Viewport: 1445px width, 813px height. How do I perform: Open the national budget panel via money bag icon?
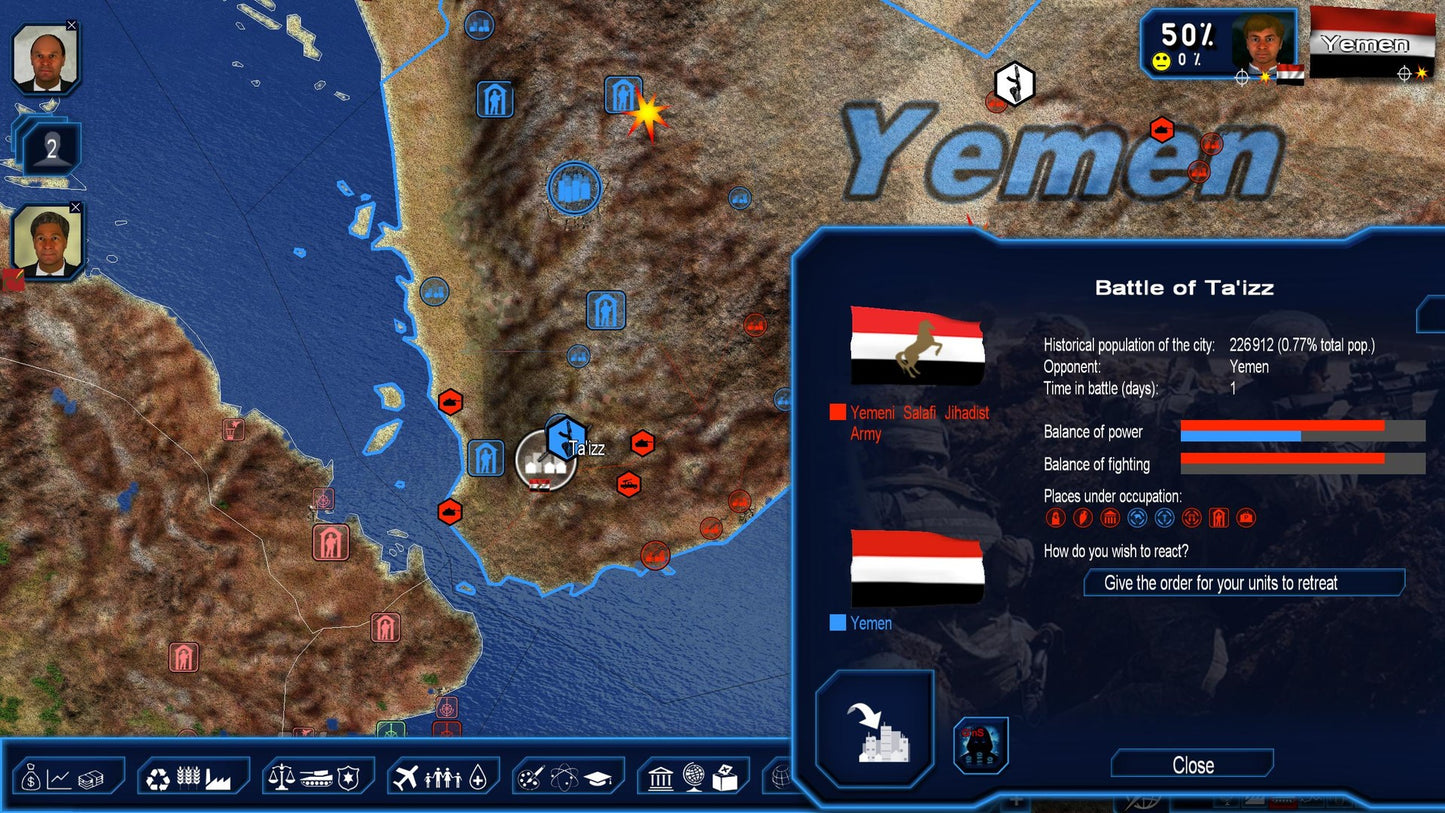tap(30, 778)
